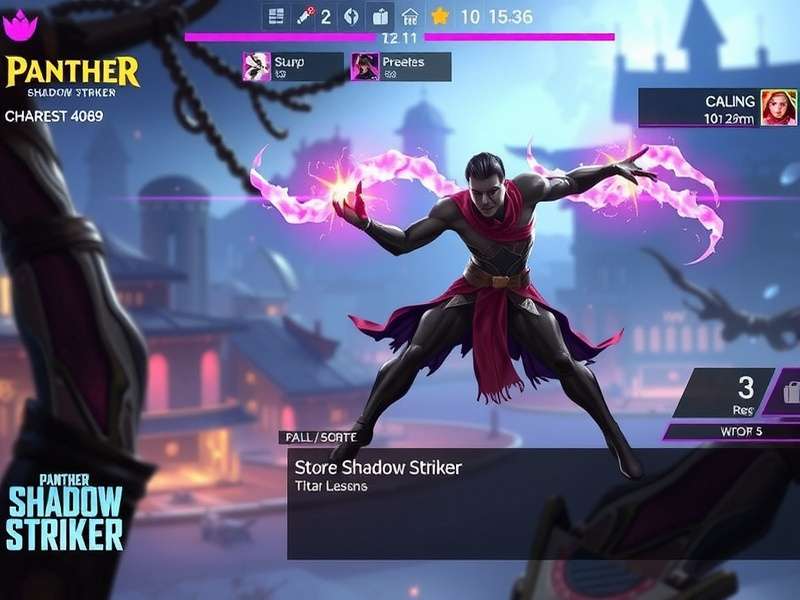Open the gift box icon in top bar
This screenshot has height=600, width=800.
(380, 16)
